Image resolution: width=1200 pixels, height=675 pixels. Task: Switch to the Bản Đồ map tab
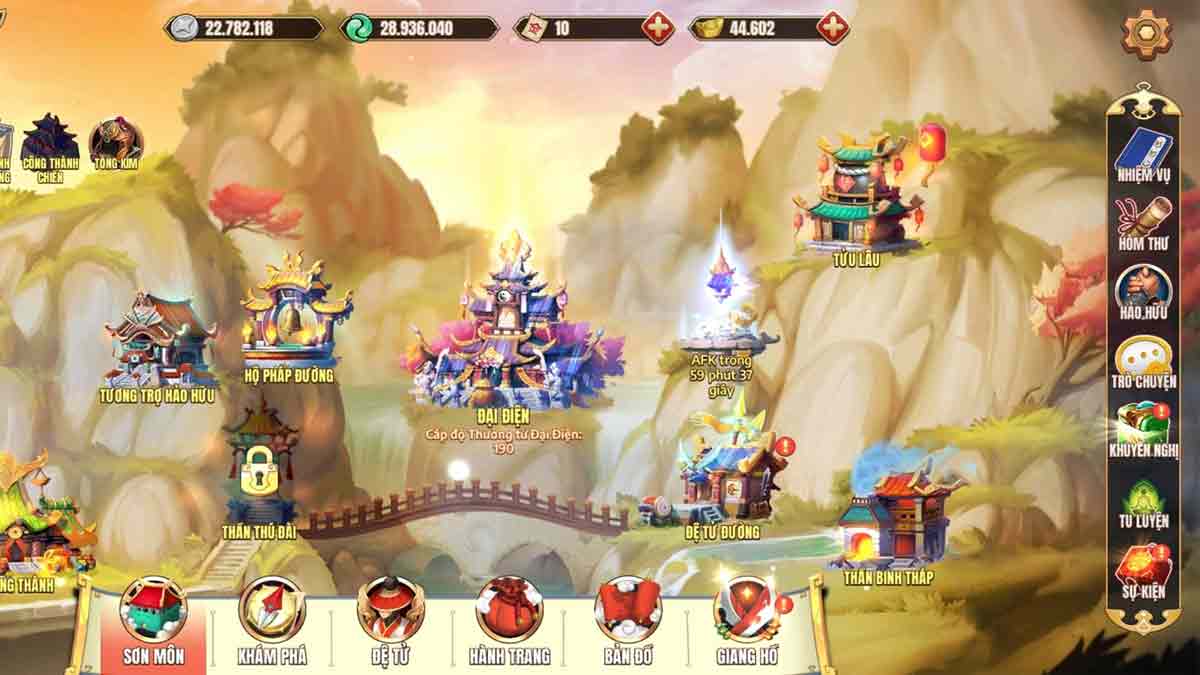(x=628, y=619)
